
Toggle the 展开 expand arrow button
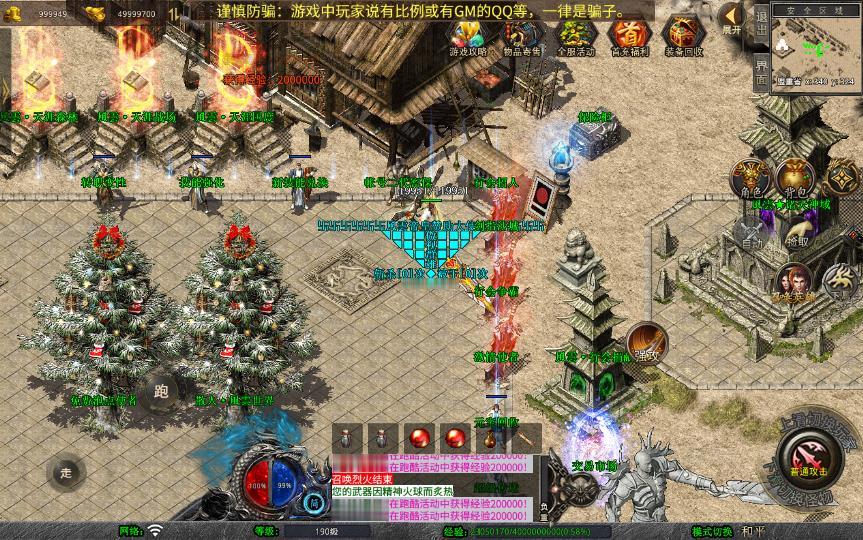tap(733, 19)
